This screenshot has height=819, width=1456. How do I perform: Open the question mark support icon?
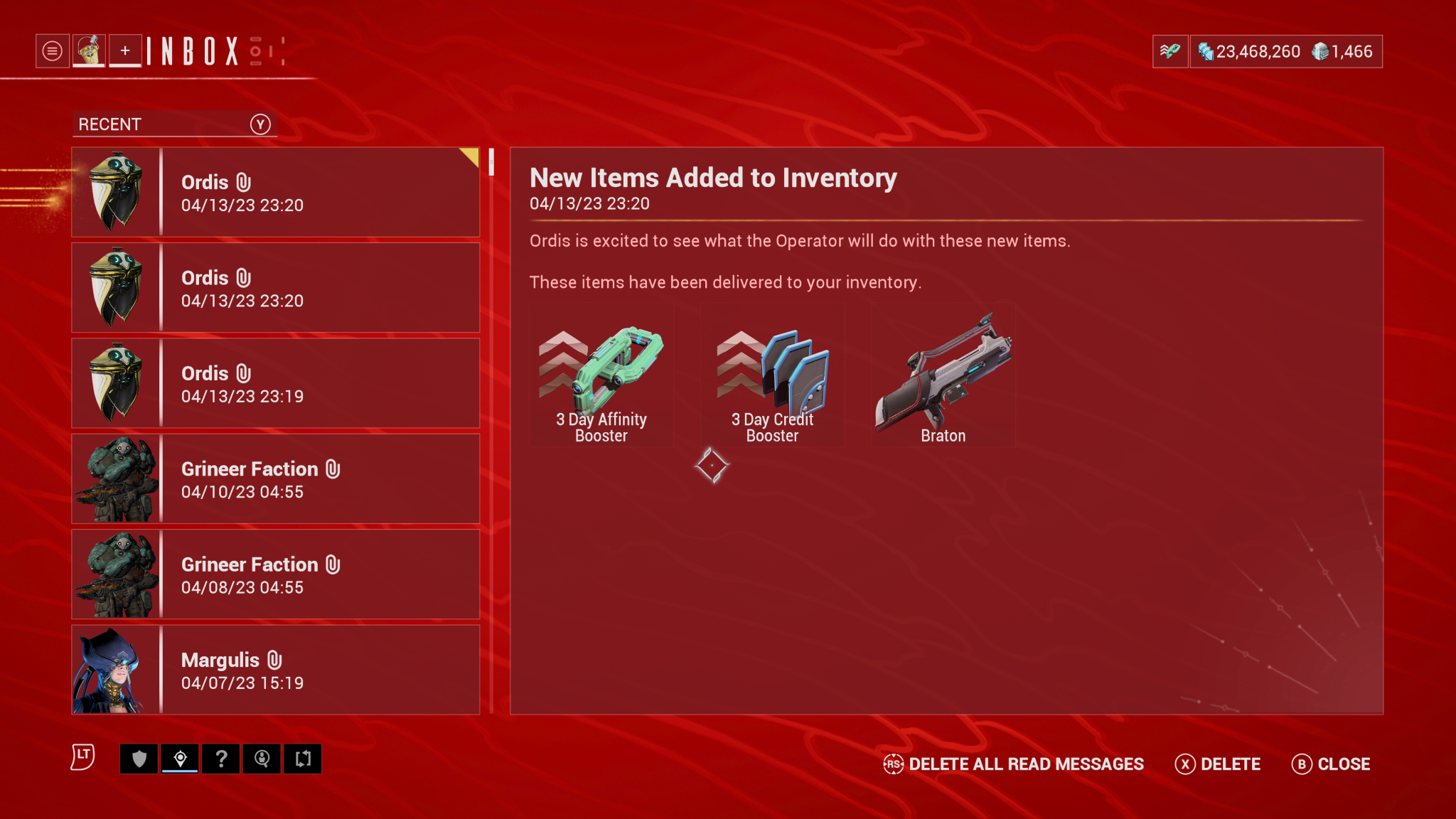[x=221, y=759]
